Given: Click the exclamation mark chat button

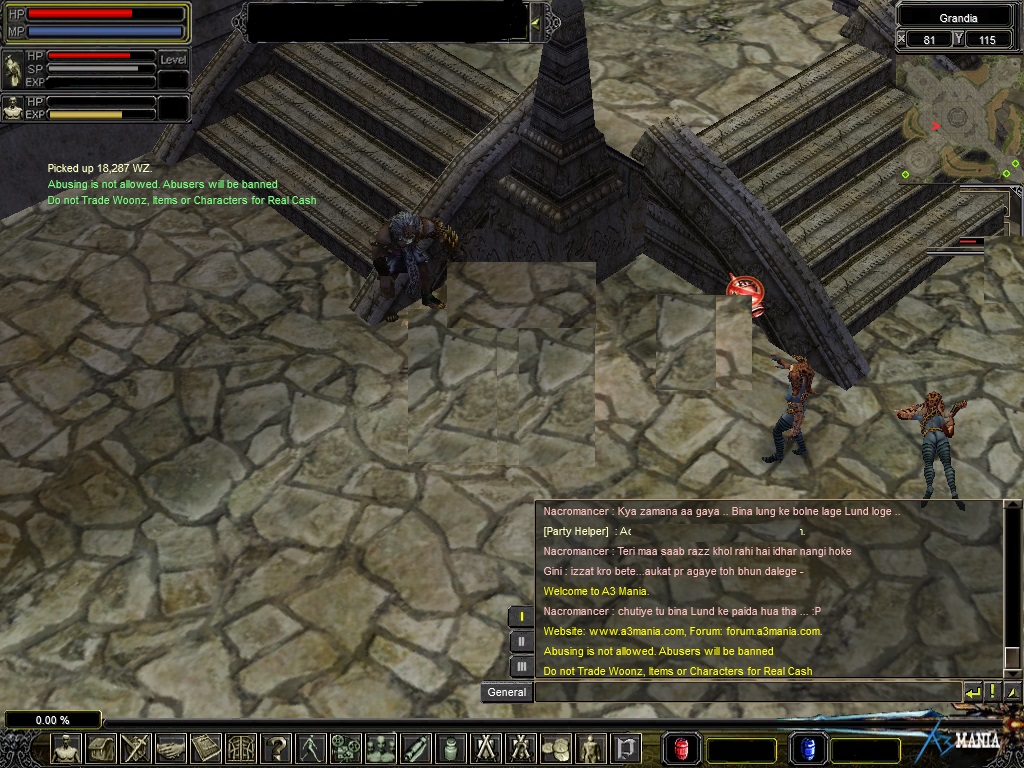Looking at the screenshot, I should pos(992,691).
